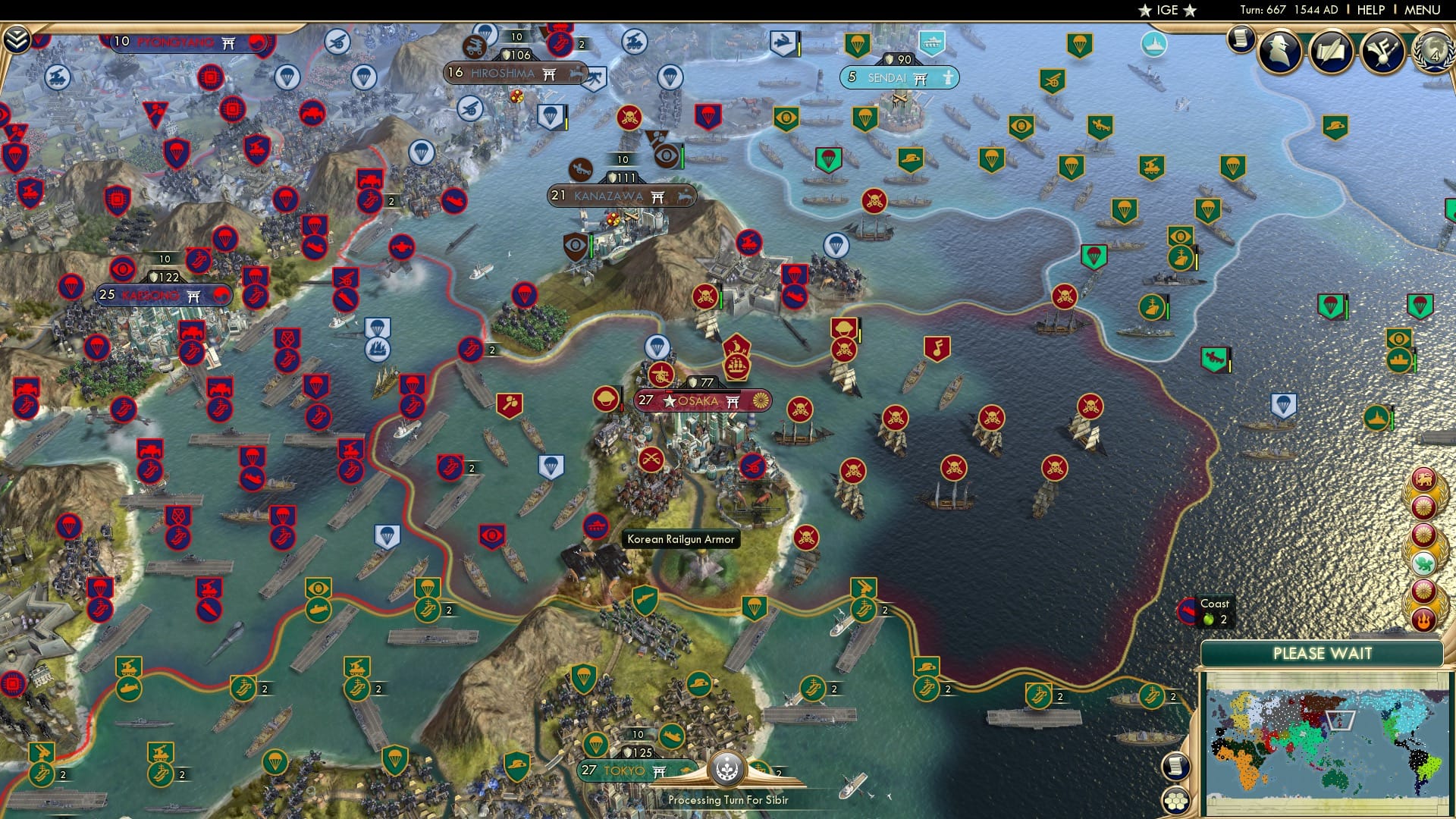1456x819 pixels.
Task: Click Kanazawa's defense strength bar
Action: (x=623, y=175)
